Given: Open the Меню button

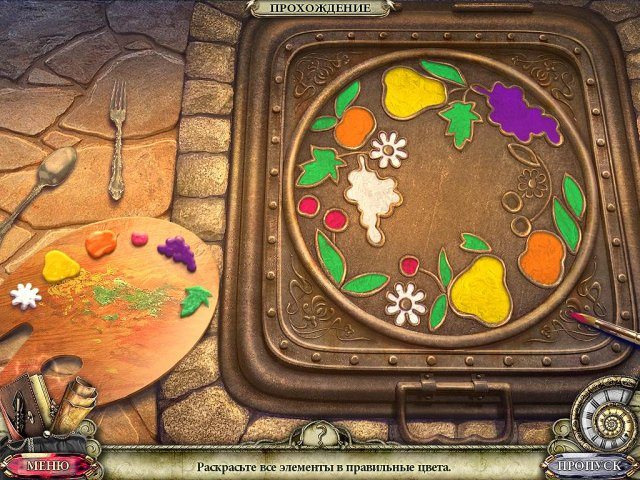Looking at the screenshot, I should click(47, 465).
